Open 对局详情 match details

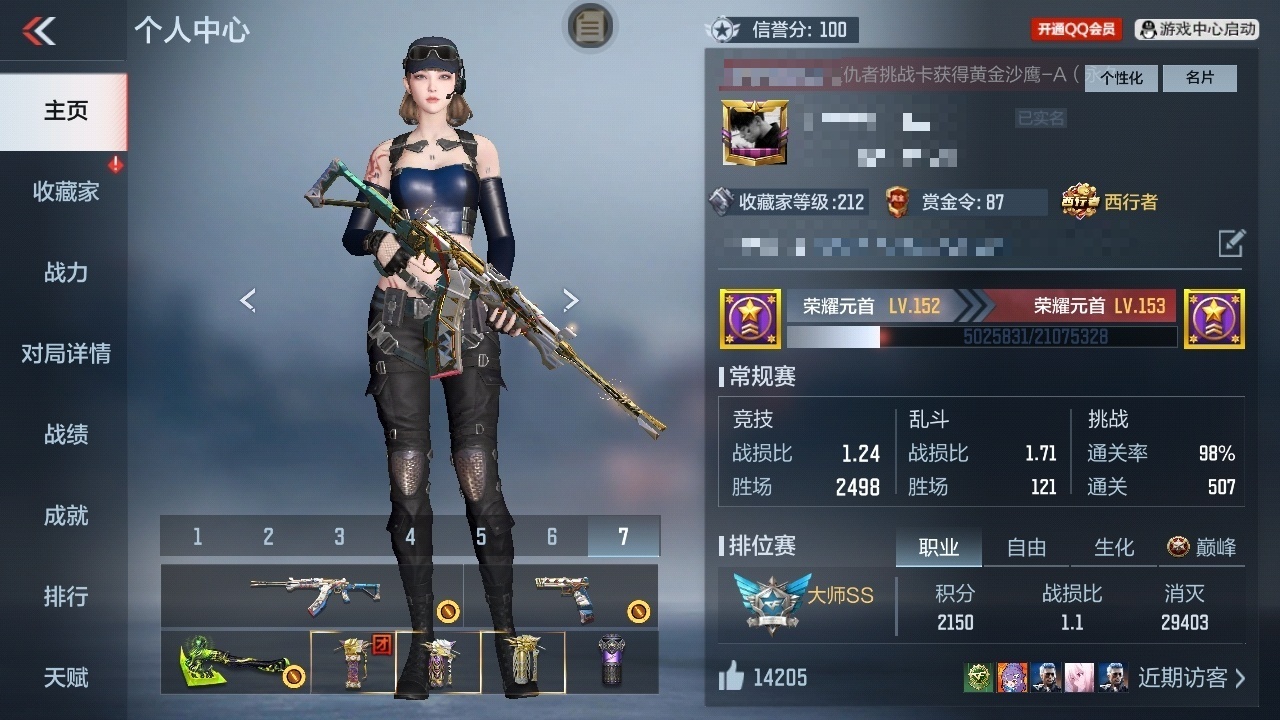(x=65, y=353)
